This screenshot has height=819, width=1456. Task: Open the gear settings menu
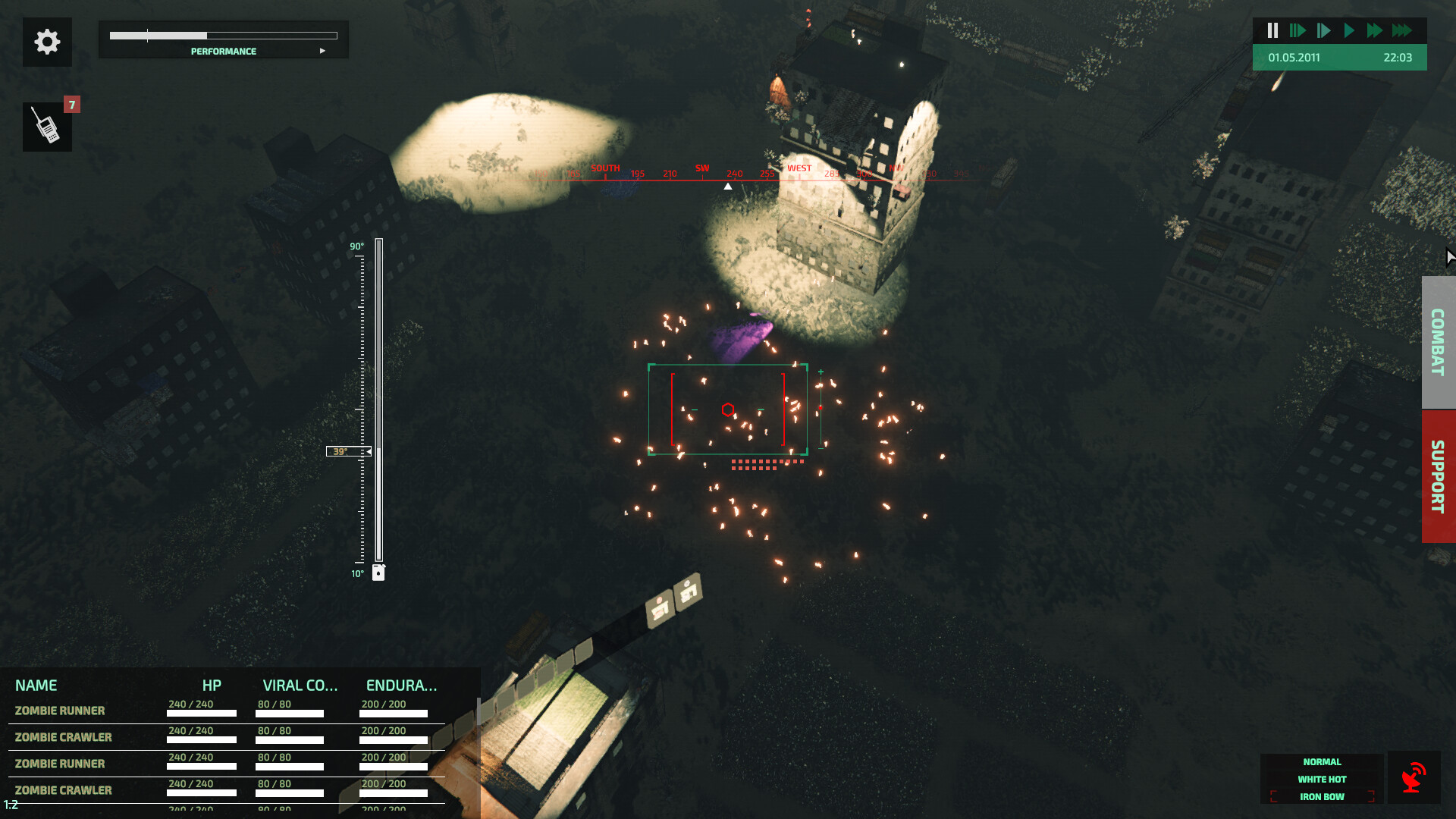point(47,42)
